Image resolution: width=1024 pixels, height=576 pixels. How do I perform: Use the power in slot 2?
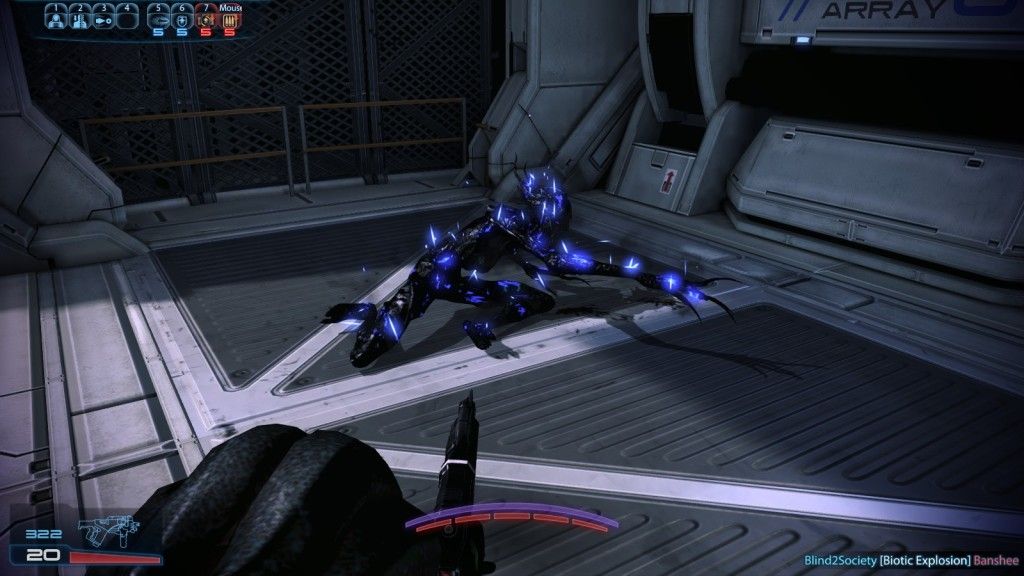(x=79, y=18)
